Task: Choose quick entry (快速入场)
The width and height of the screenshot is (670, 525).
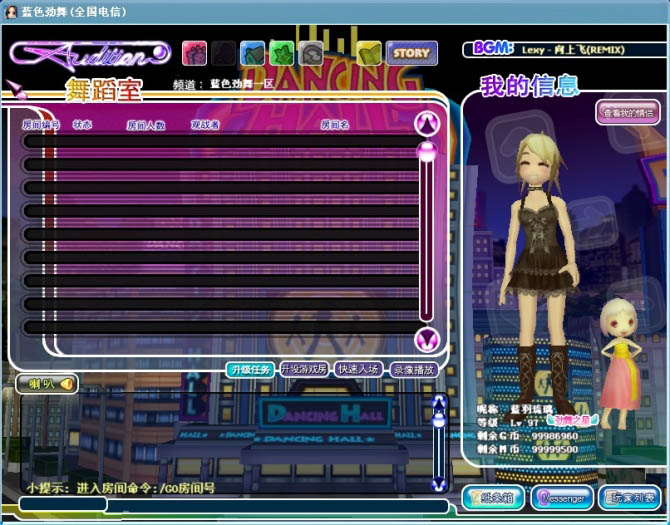Action: click(358, 369)
